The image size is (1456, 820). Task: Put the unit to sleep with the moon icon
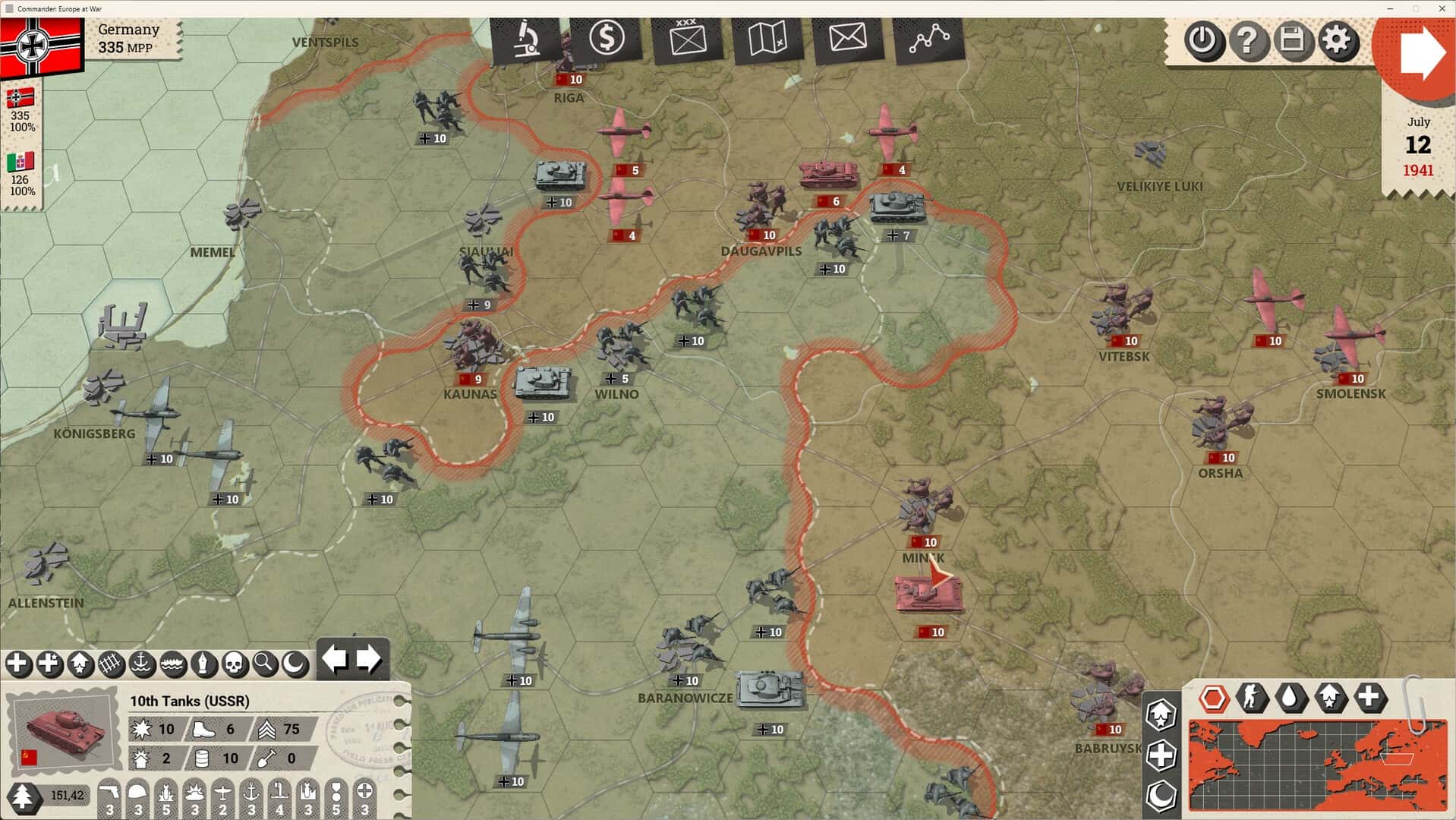[x=295, y=664]
